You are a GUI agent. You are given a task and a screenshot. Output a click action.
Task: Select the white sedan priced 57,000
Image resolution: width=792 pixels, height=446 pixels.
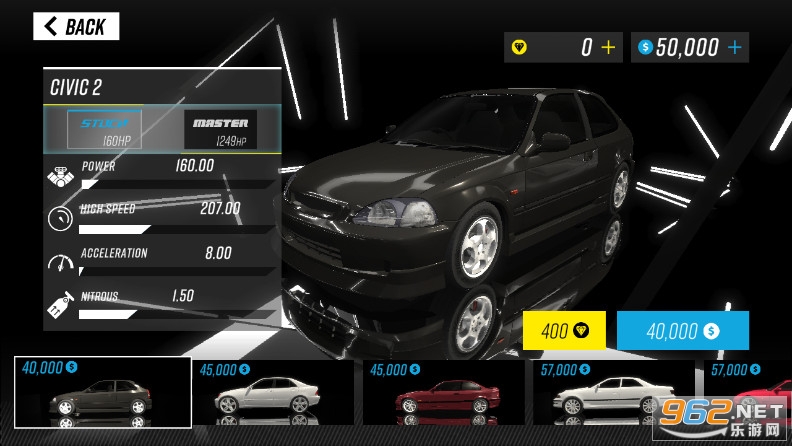[614, 393]
